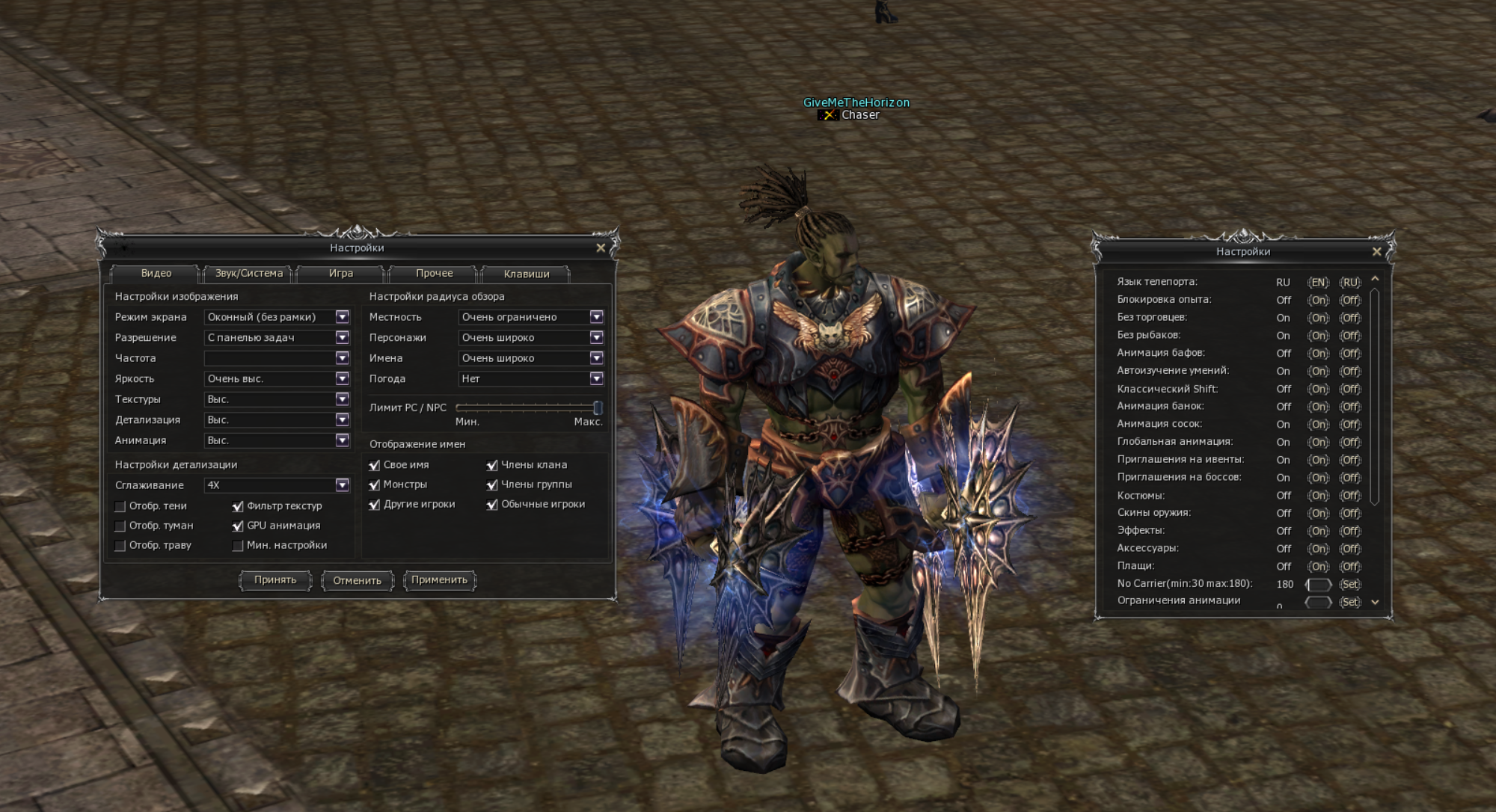Switch to the Звук/Система tab

[x=249, y=274]
